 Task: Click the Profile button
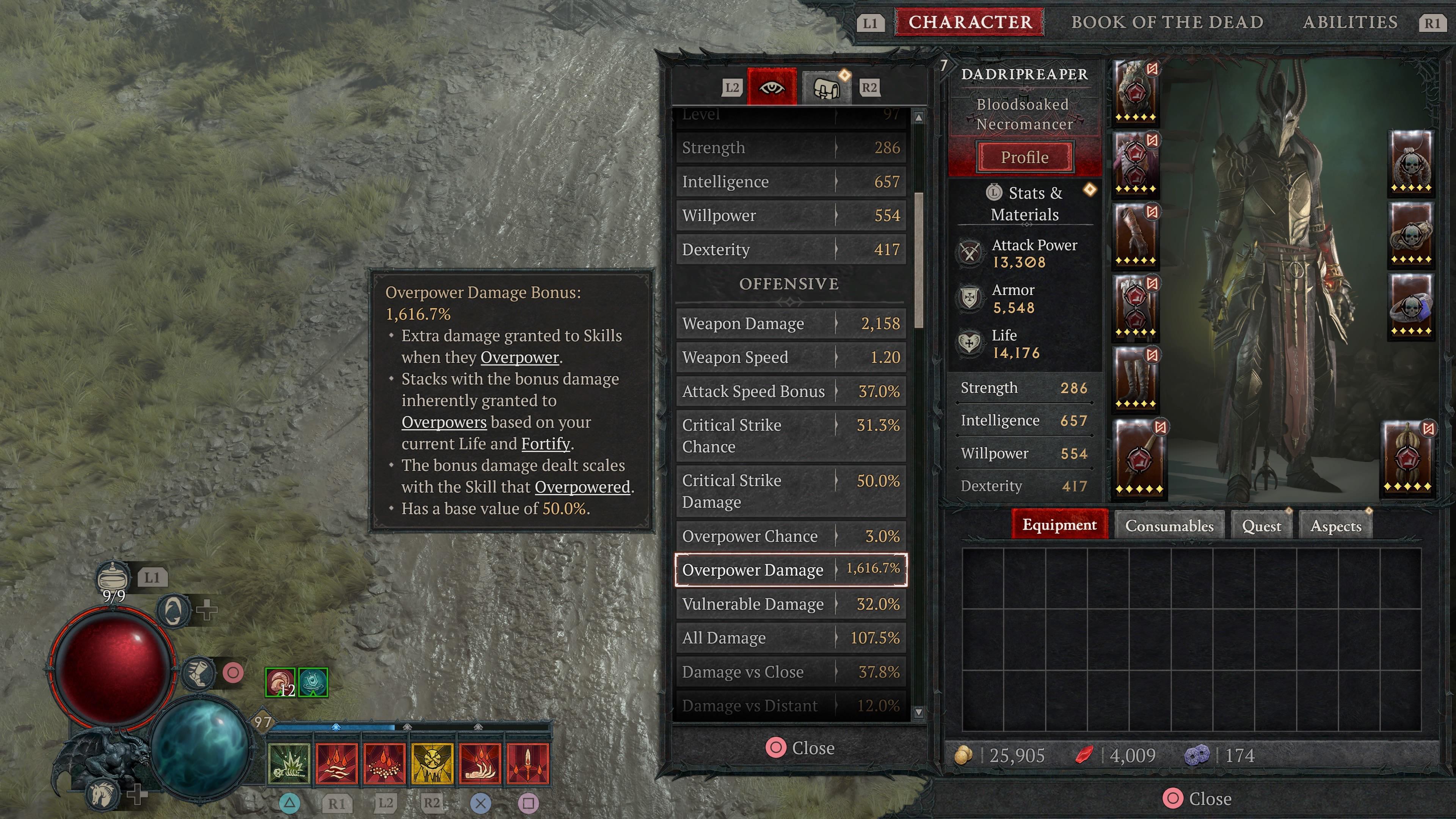1024,157
